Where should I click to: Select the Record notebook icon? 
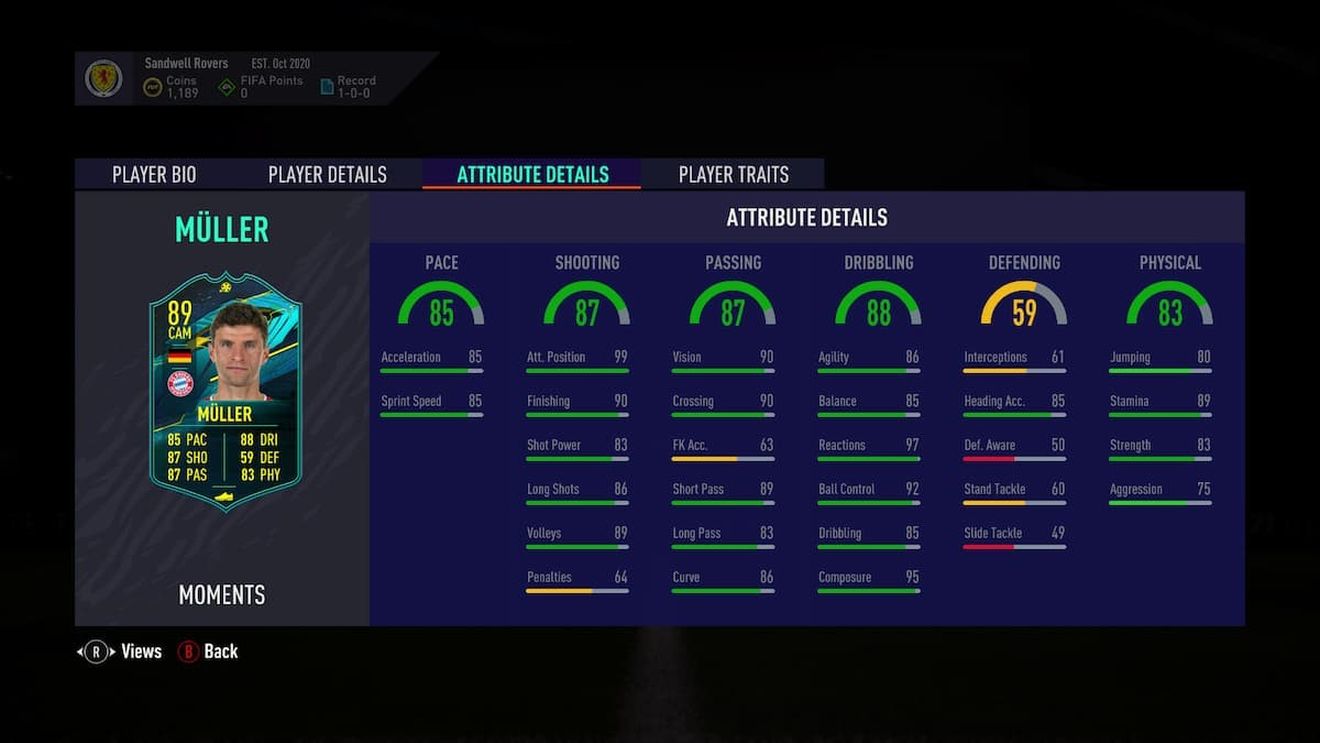(326, 84)
